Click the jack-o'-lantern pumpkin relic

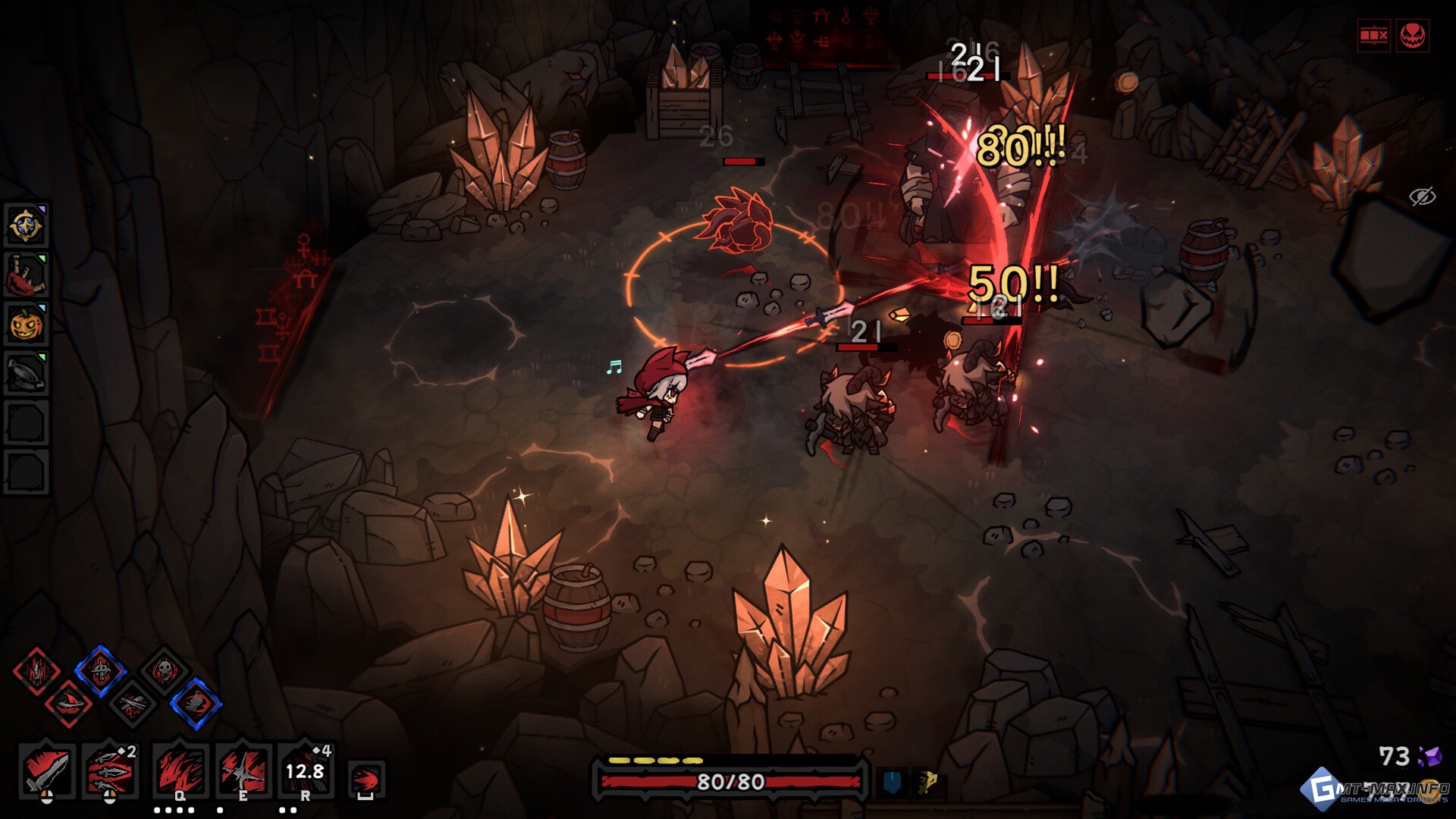(26, 325)
